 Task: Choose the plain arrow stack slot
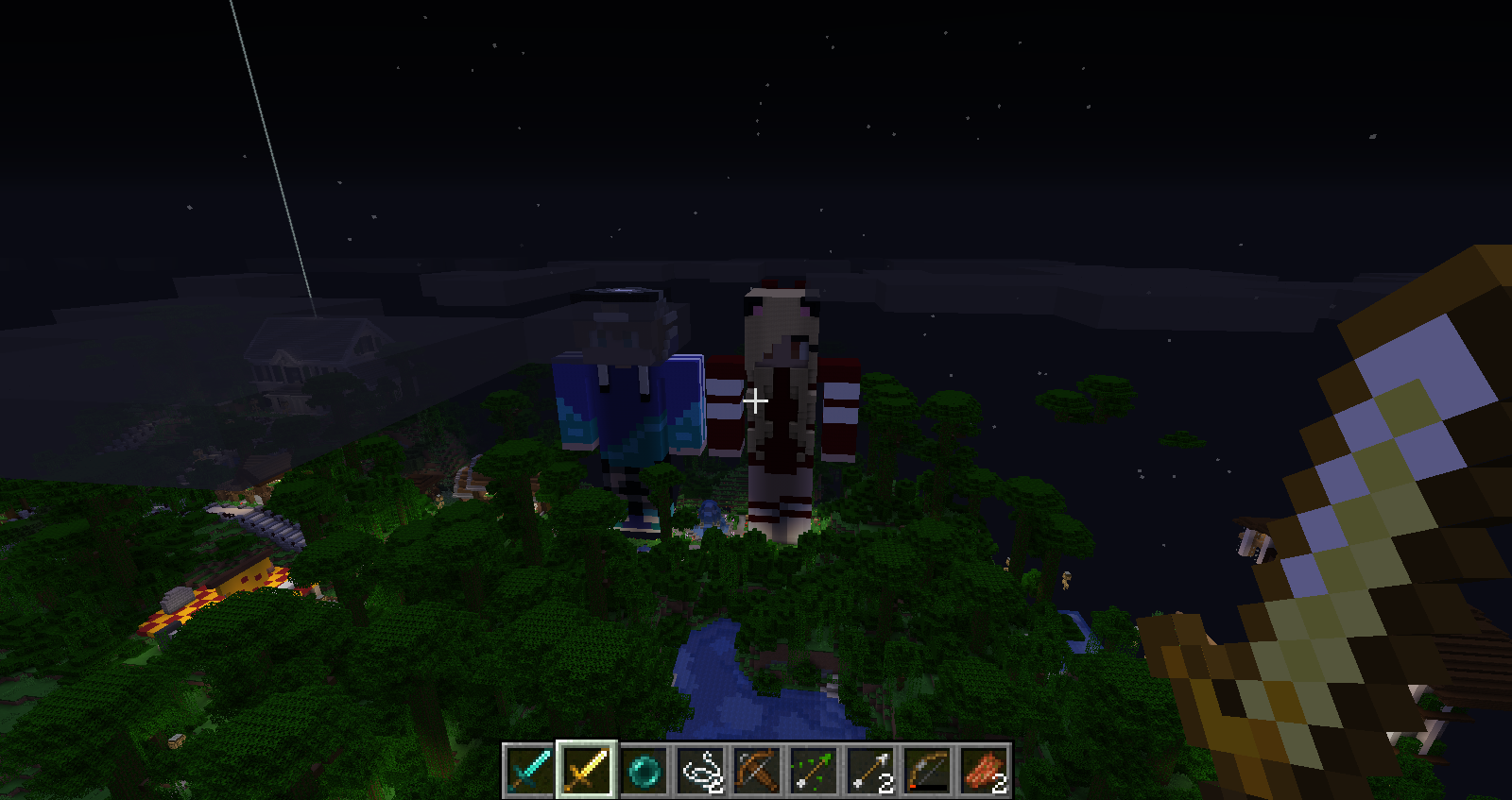(870, 771)
